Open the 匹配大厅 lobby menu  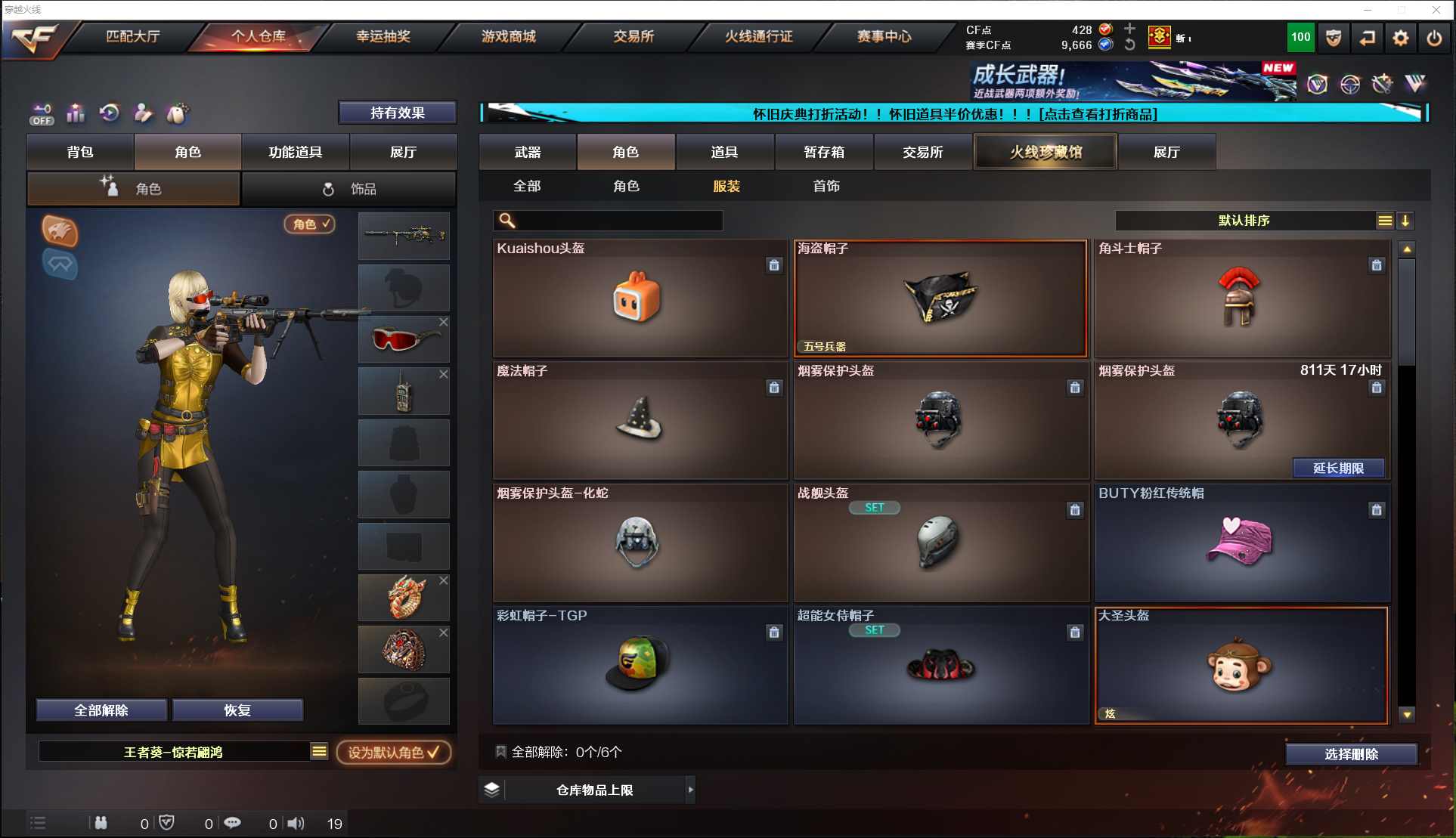[x=132, y=36]
